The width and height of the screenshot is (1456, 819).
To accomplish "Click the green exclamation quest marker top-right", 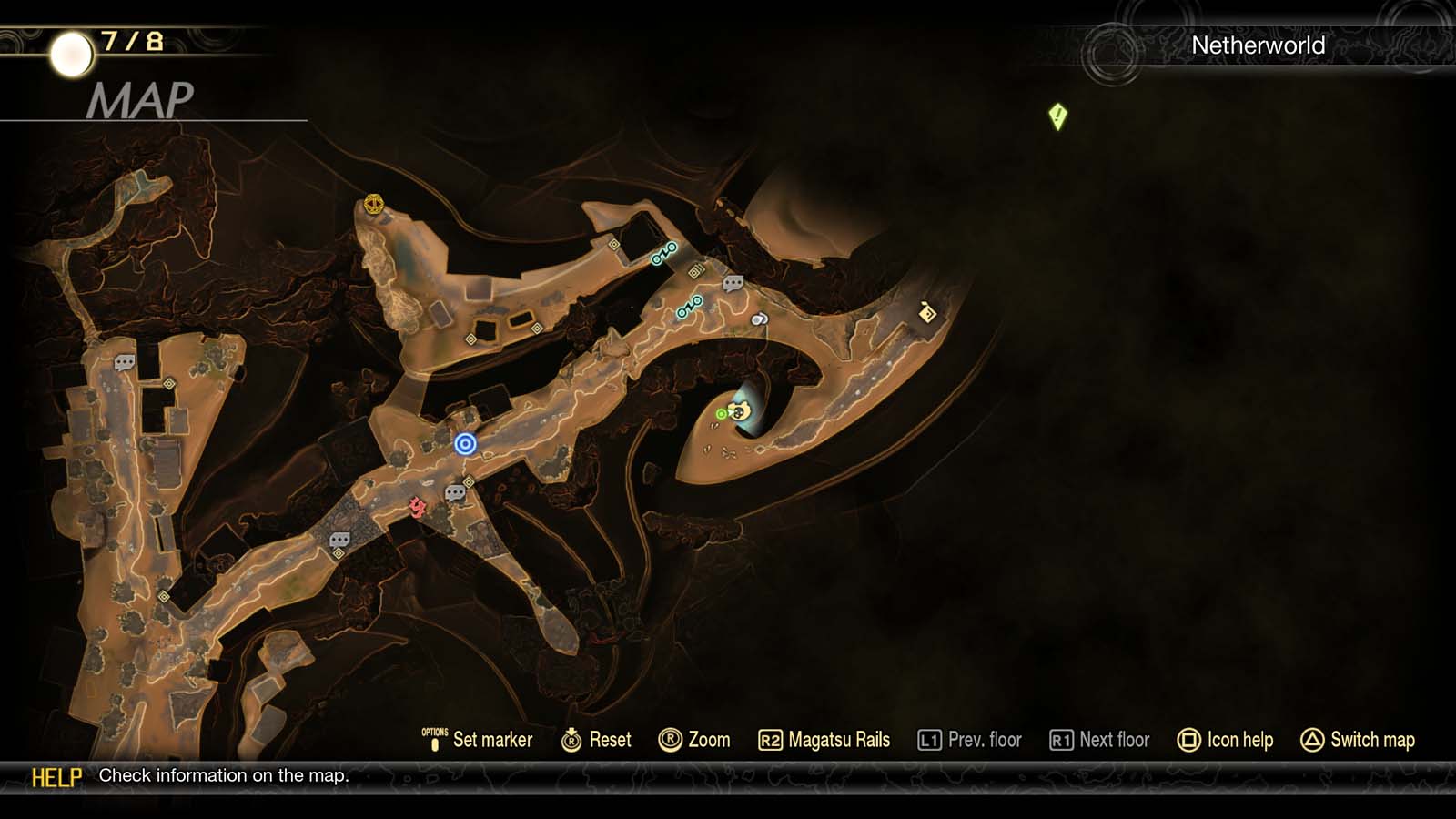I will (x=1057, y=116).
